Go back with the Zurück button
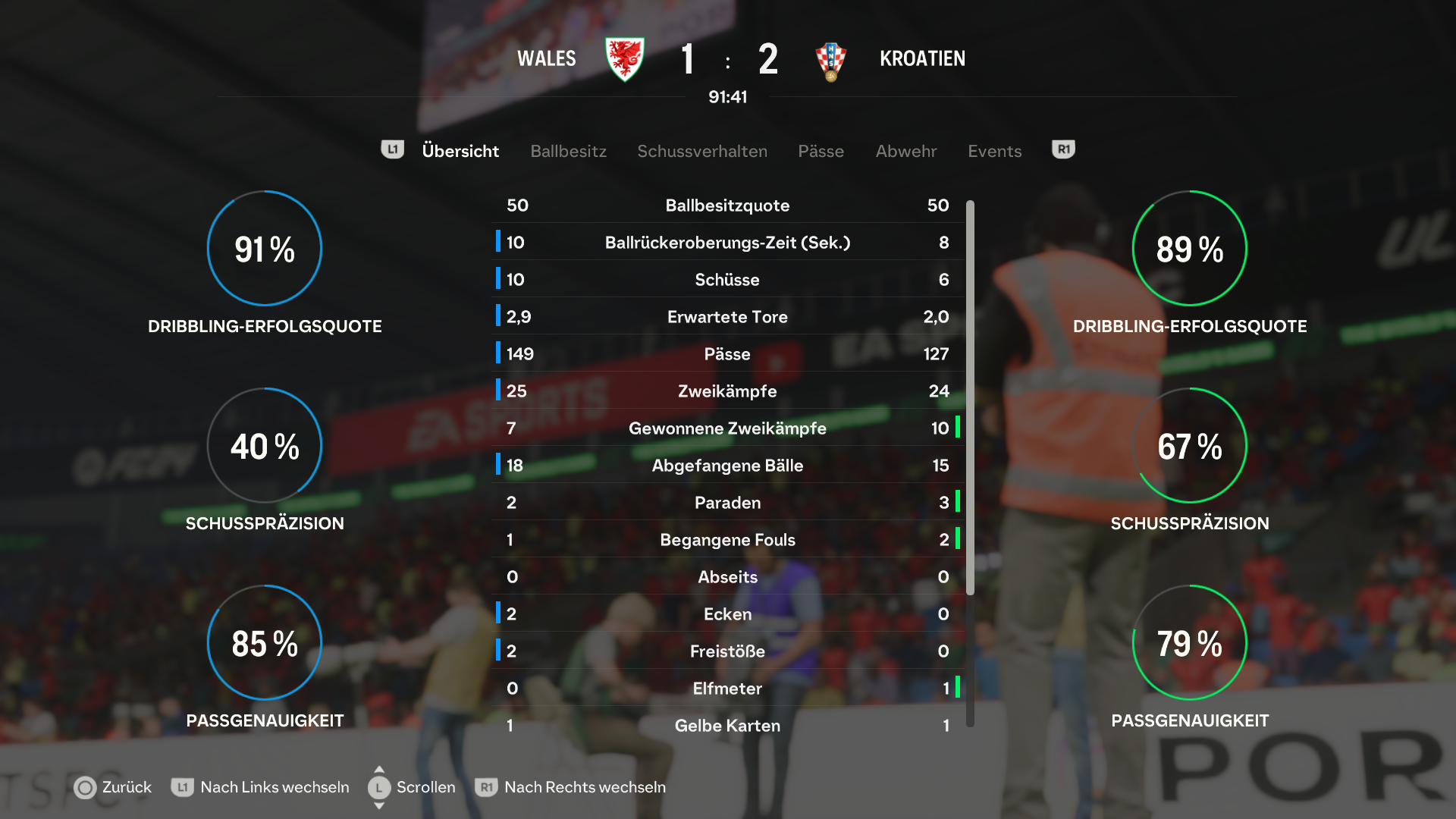 [113, 787]
